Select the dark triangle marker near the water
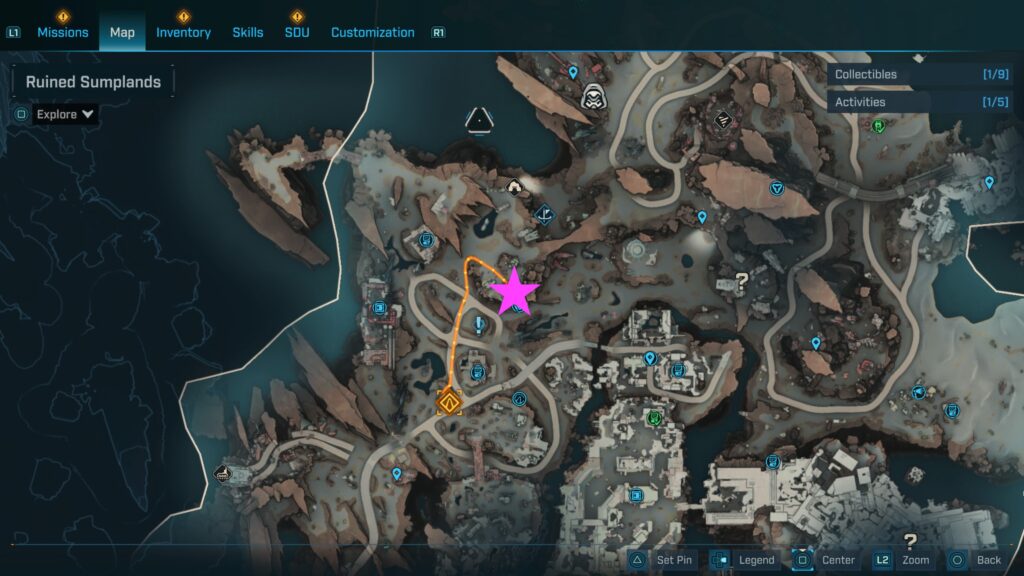Screen dimensions: 1024x576 pos(481,121)
